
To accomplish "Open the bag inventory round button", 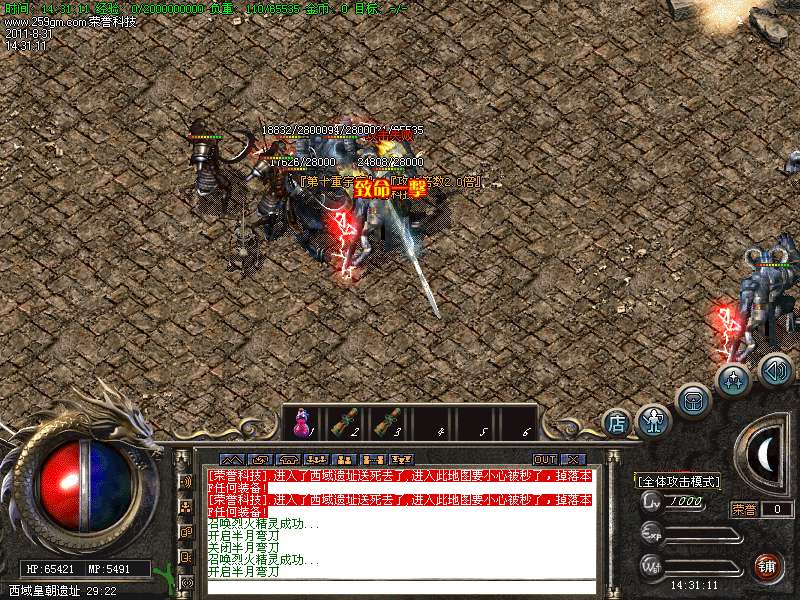I will click(x=693, y=401).
